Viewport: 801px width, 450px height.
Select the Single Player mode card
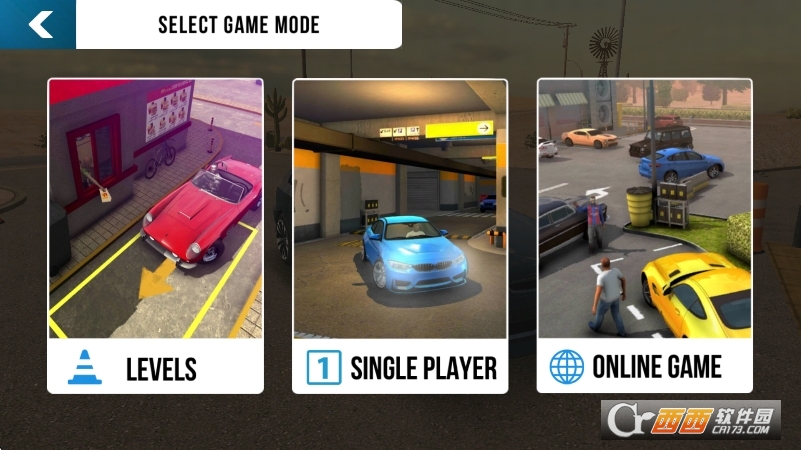[400, 236]
